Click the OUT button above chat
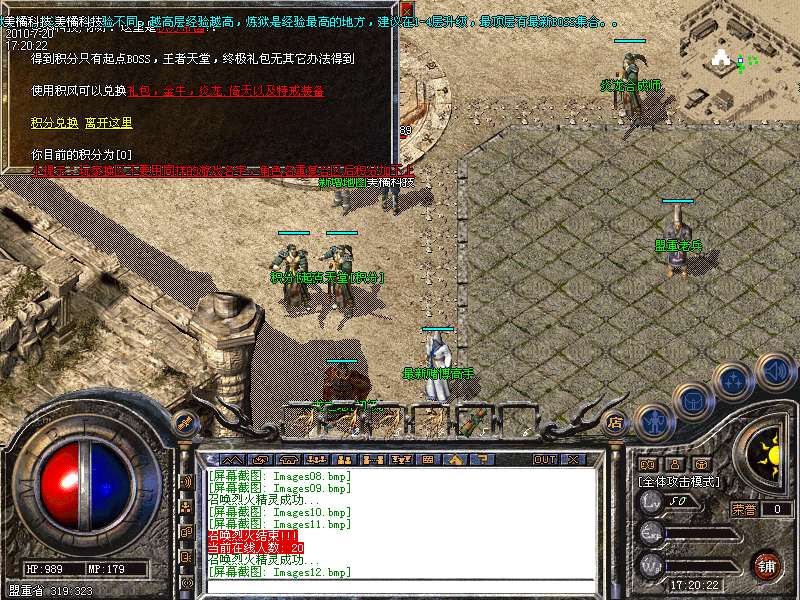 point(544,460)
